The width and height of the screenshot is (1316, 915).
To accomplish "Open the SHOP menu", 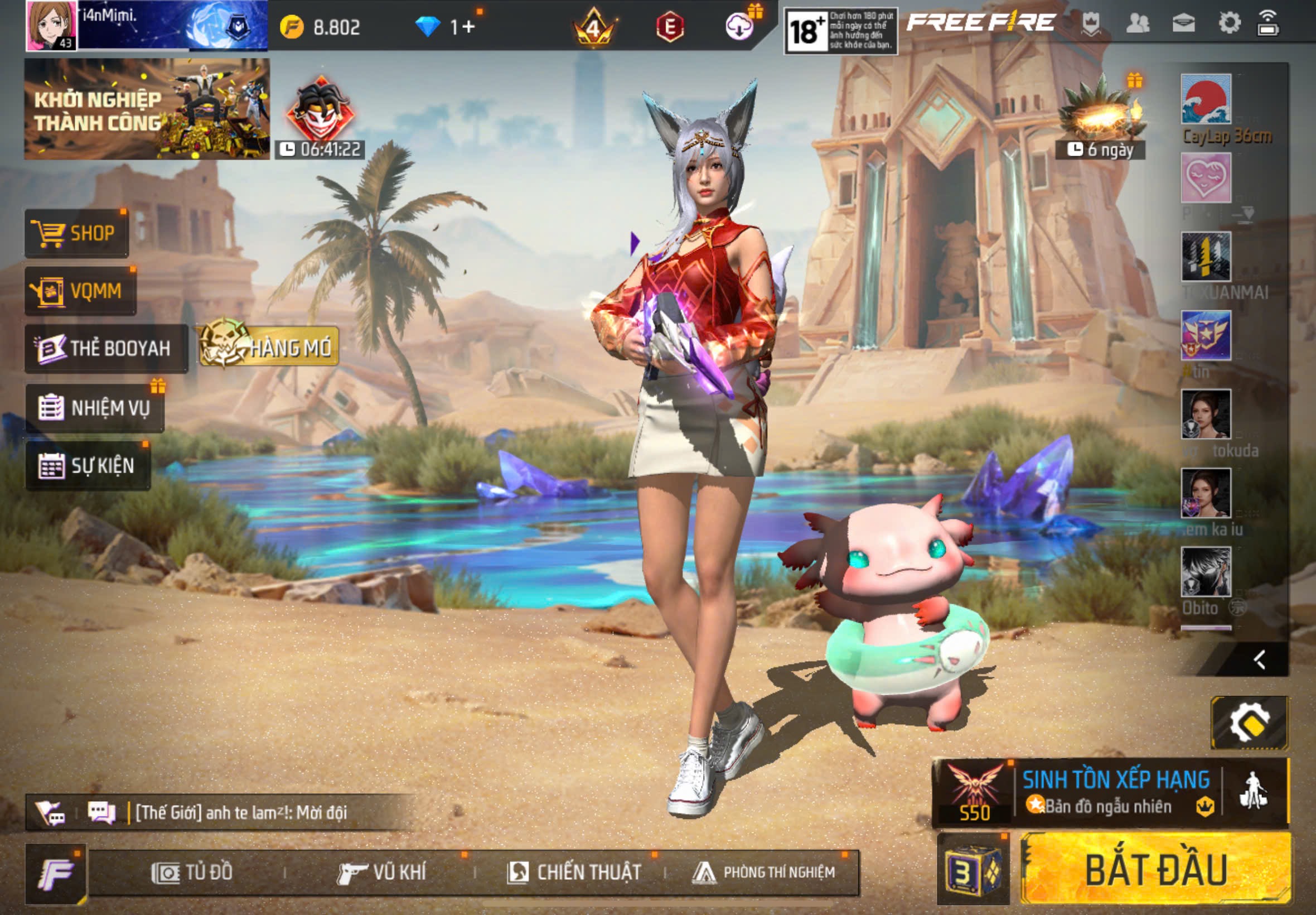I will tap(76, 233).
